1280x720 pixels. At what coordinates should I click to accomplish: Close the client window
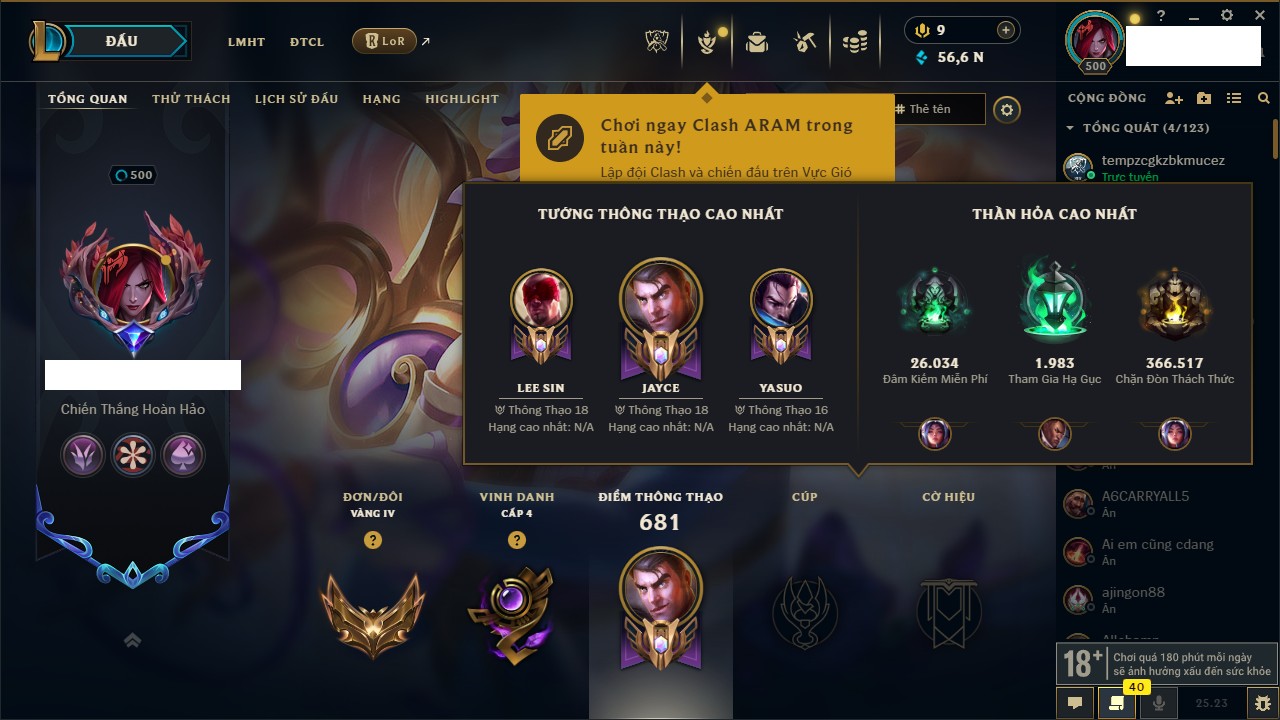tap(1259, 16)
